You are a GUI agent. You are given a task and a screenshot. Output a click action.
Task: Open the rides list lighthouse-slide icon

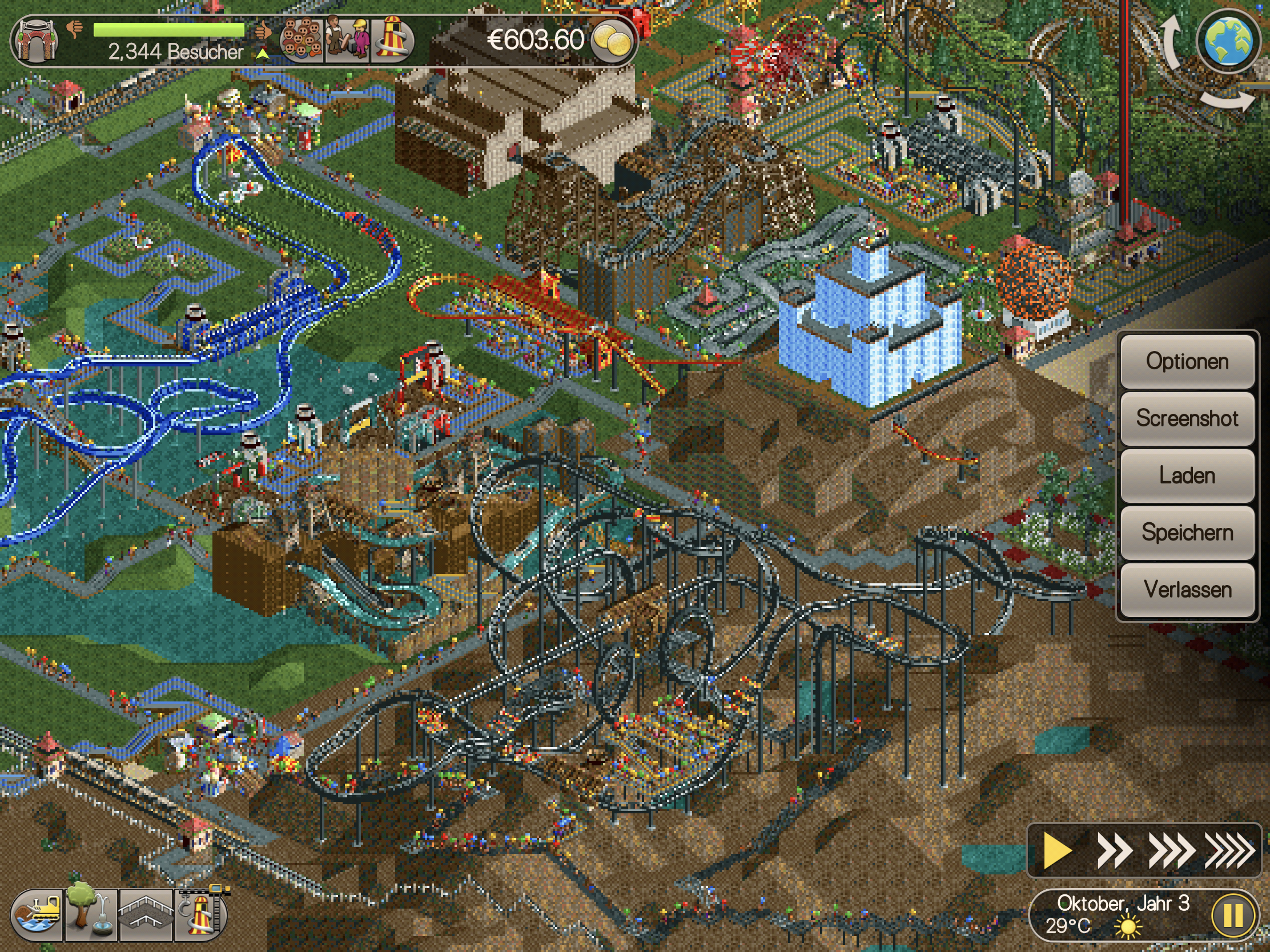[393, 40]
